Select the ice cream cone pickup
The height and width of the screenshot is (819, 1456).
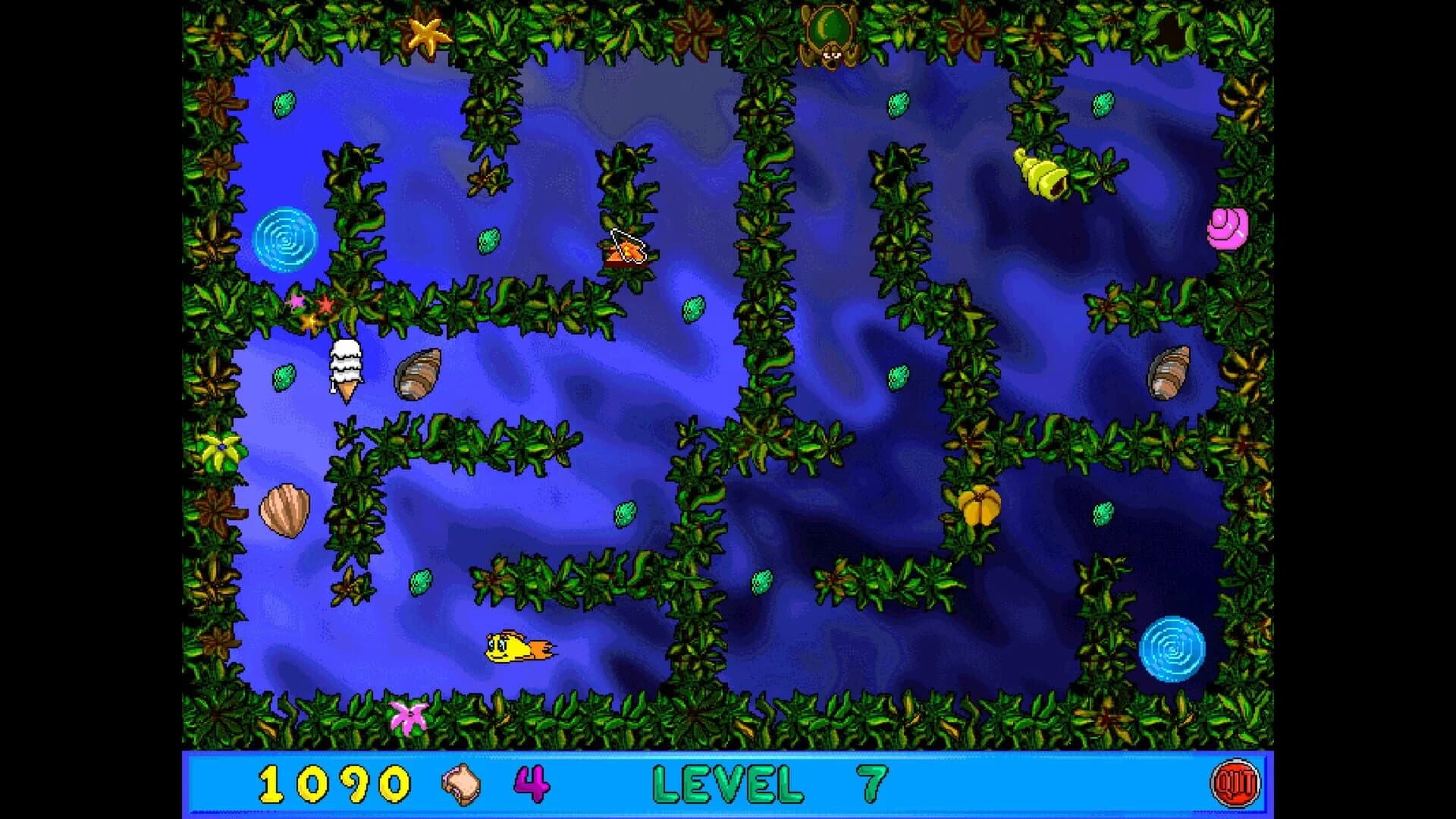(x=345, y=372)
